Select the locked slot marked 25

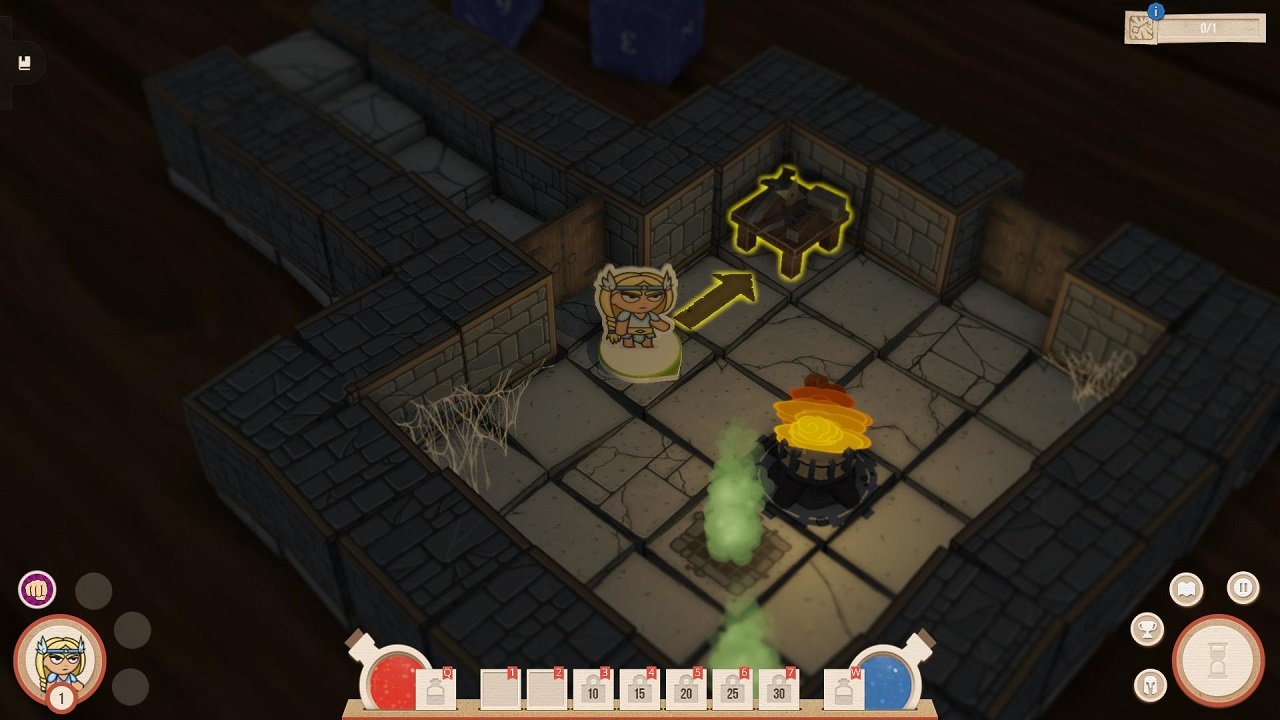[x=731, y=689]
